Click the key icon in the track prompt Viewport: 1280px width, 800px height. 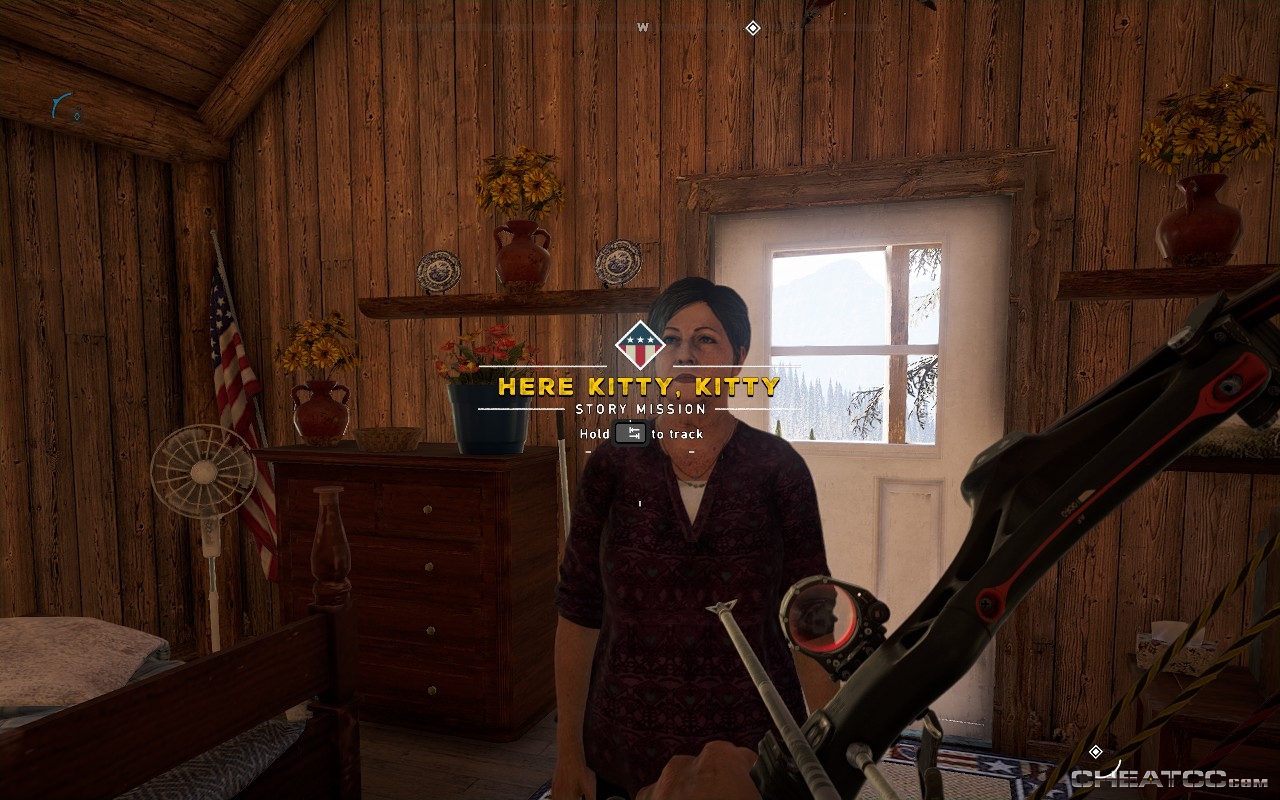pyautogui.click(x=629, y=434)
